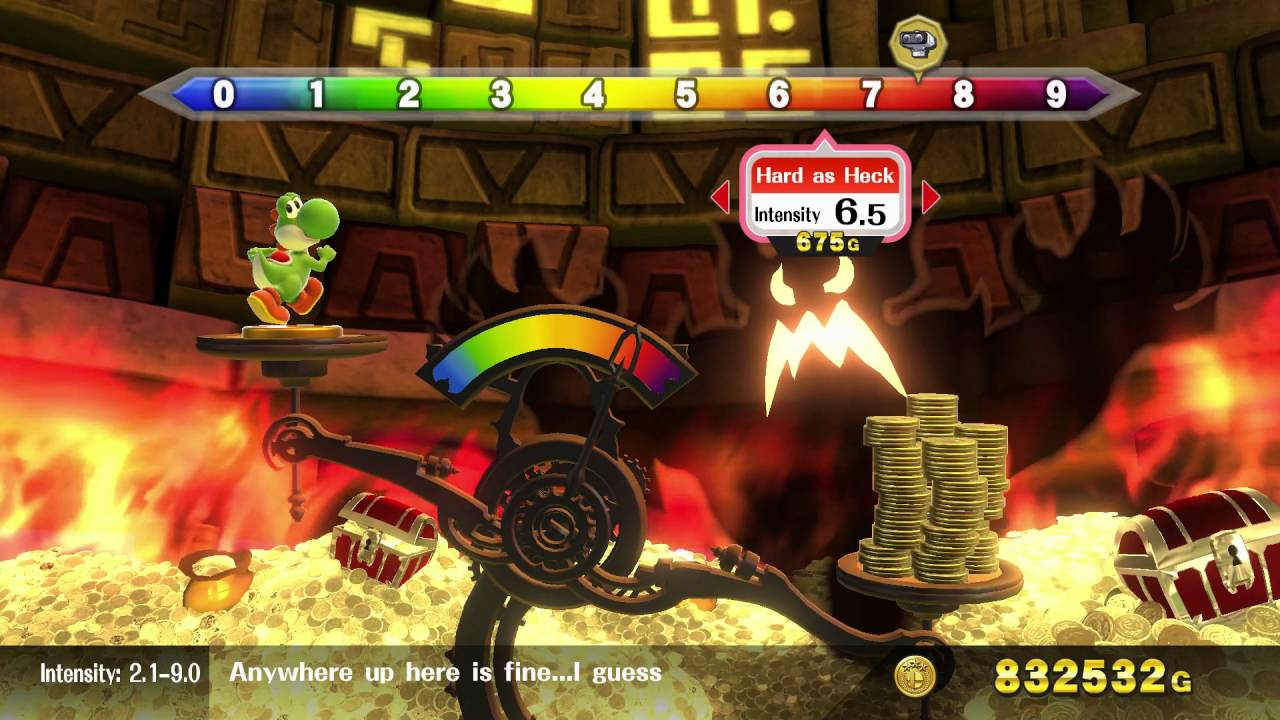Screen dimensions: 1280x720
Task: Select the Hard as Heck intensity panel
Action: point(825,197)
